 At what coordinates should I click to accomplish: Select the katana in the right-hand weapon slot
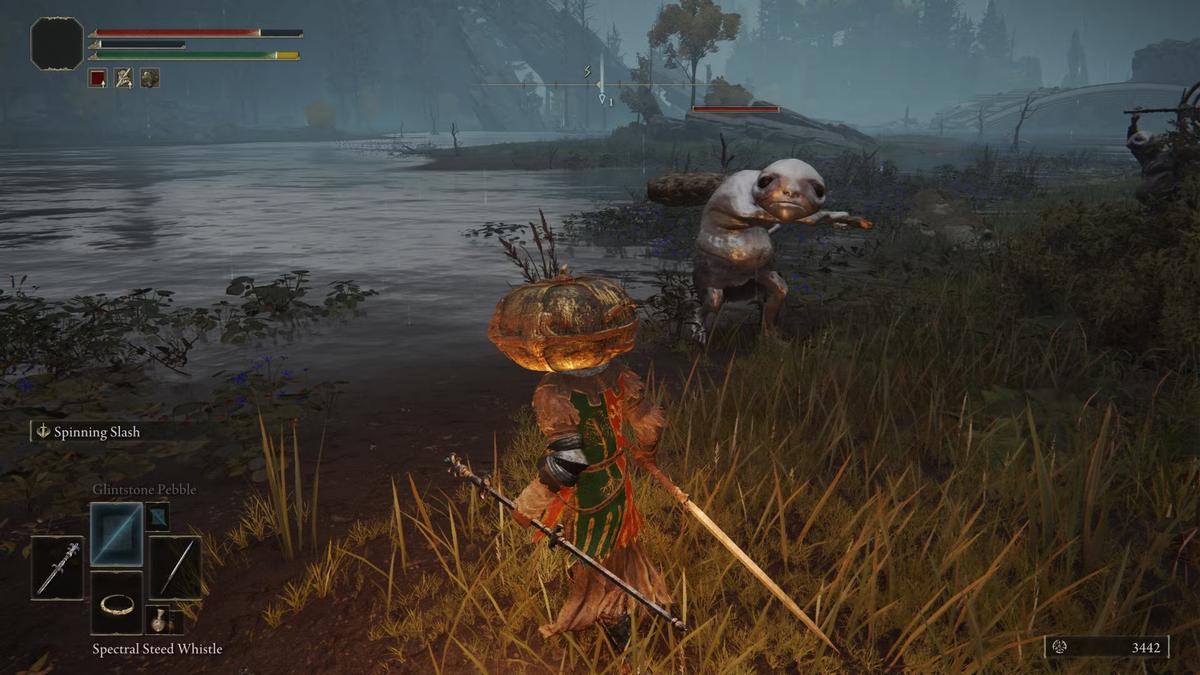tap(176, 568)
